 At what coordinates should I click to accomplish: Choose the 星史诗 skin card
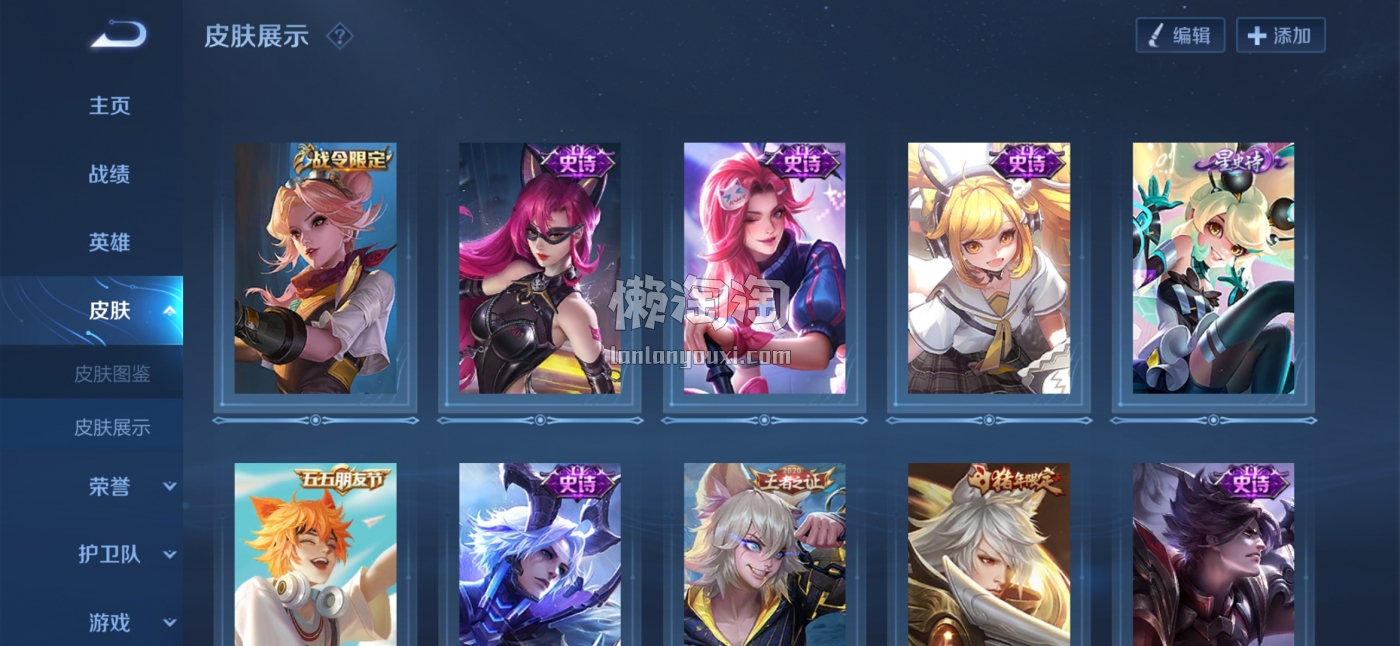(x=1213, y=268)
